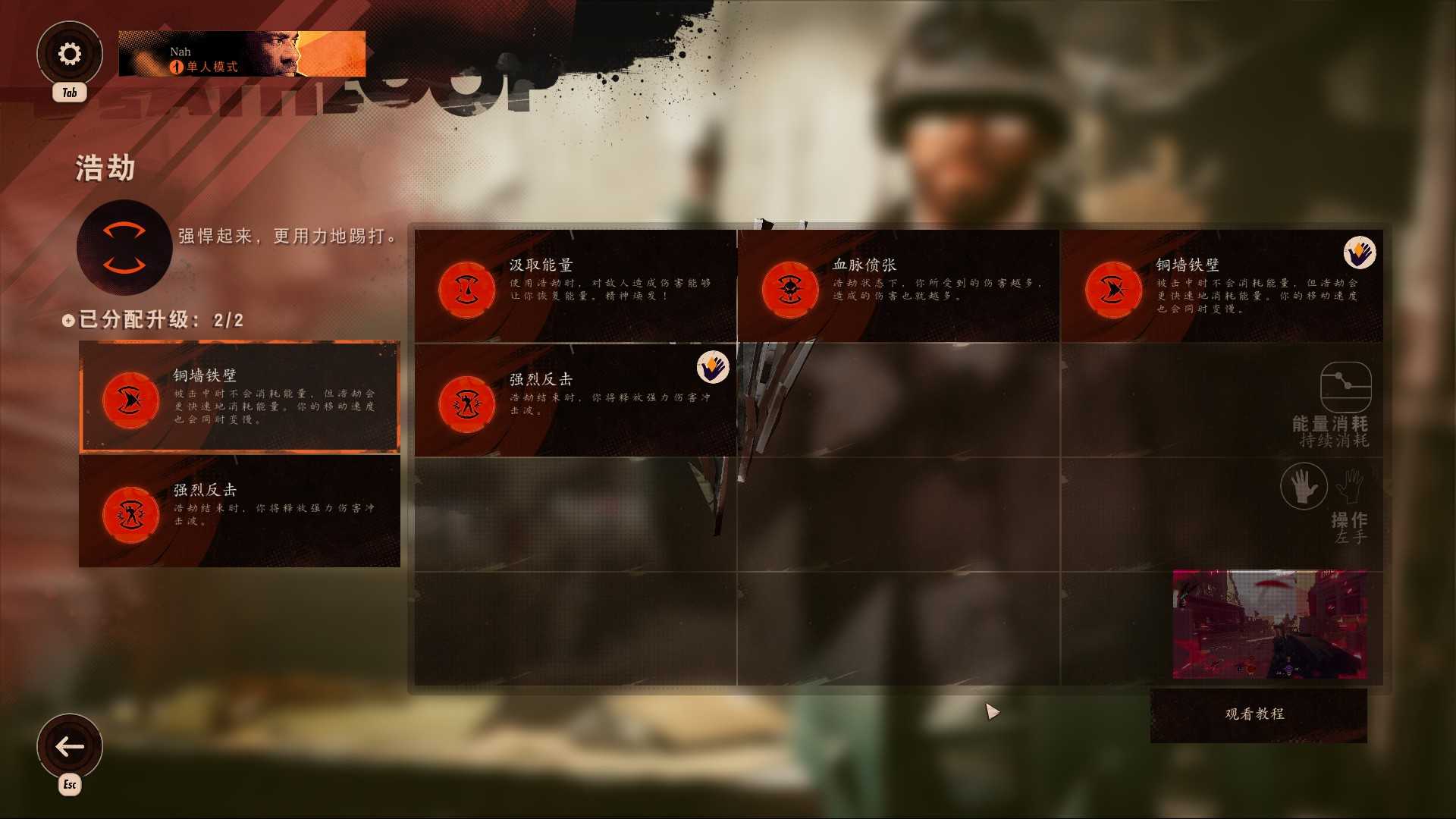Toggle the equipped hand marker on 强烈反击
Viewport: 1456px width, 819px height.
[x=711, y=369]
